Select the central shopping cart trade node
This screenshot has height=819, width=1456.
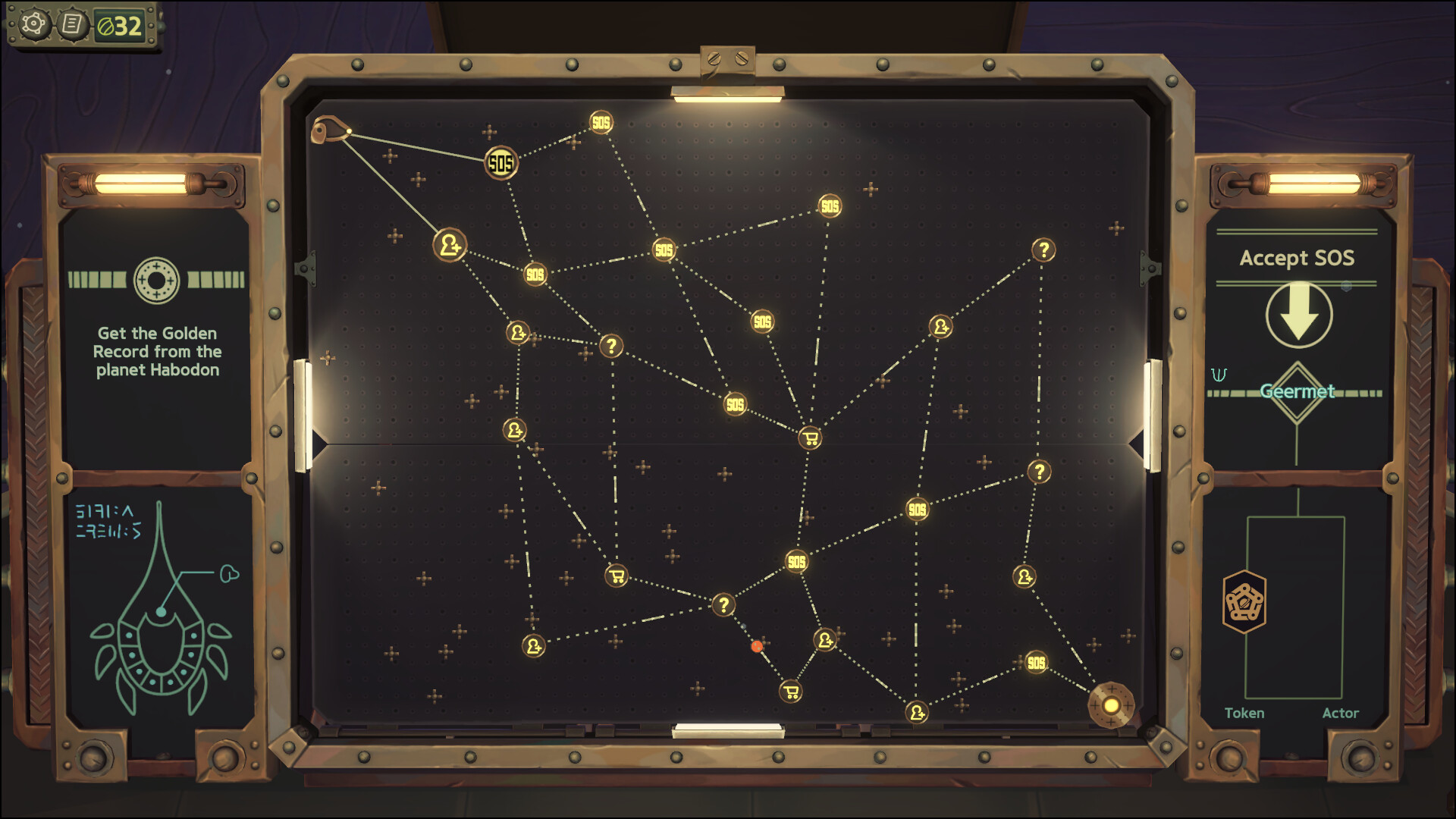pyautogui.click(x=809, y=438)
